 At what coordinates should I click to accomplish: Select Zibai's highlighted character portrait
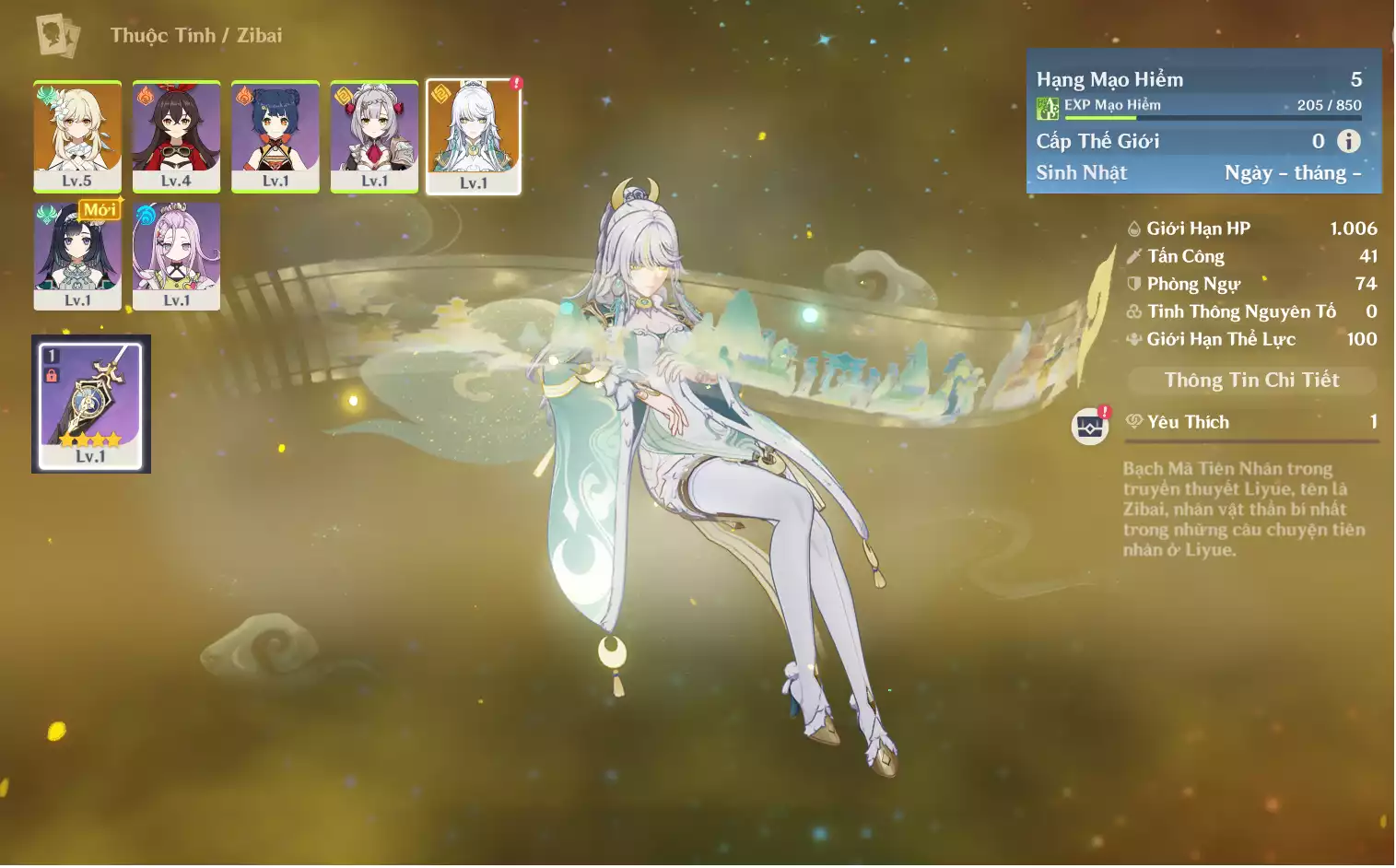pos(474,135)
